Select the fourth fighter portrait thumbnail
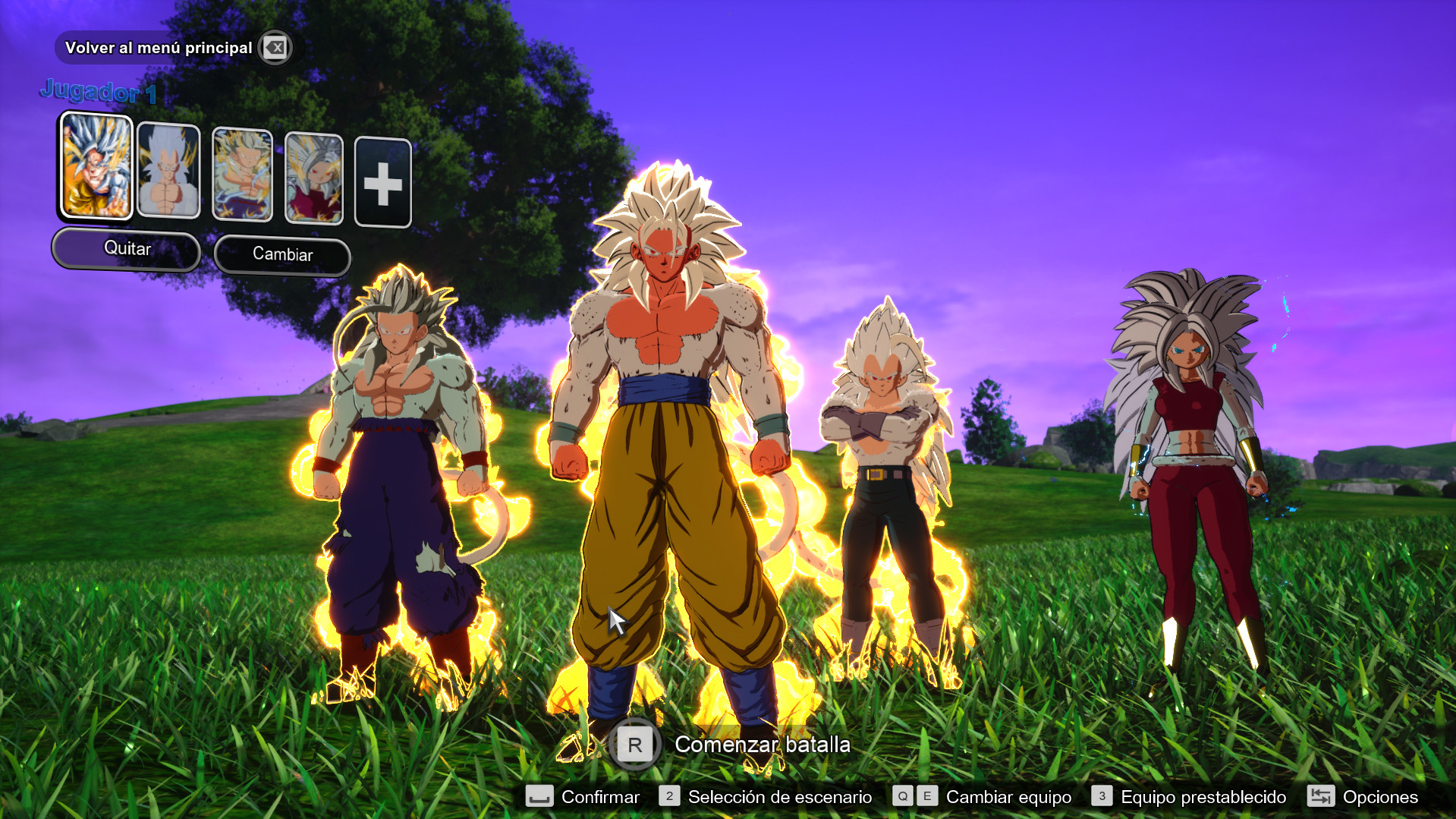1456x819 pixels. (314, 175)
